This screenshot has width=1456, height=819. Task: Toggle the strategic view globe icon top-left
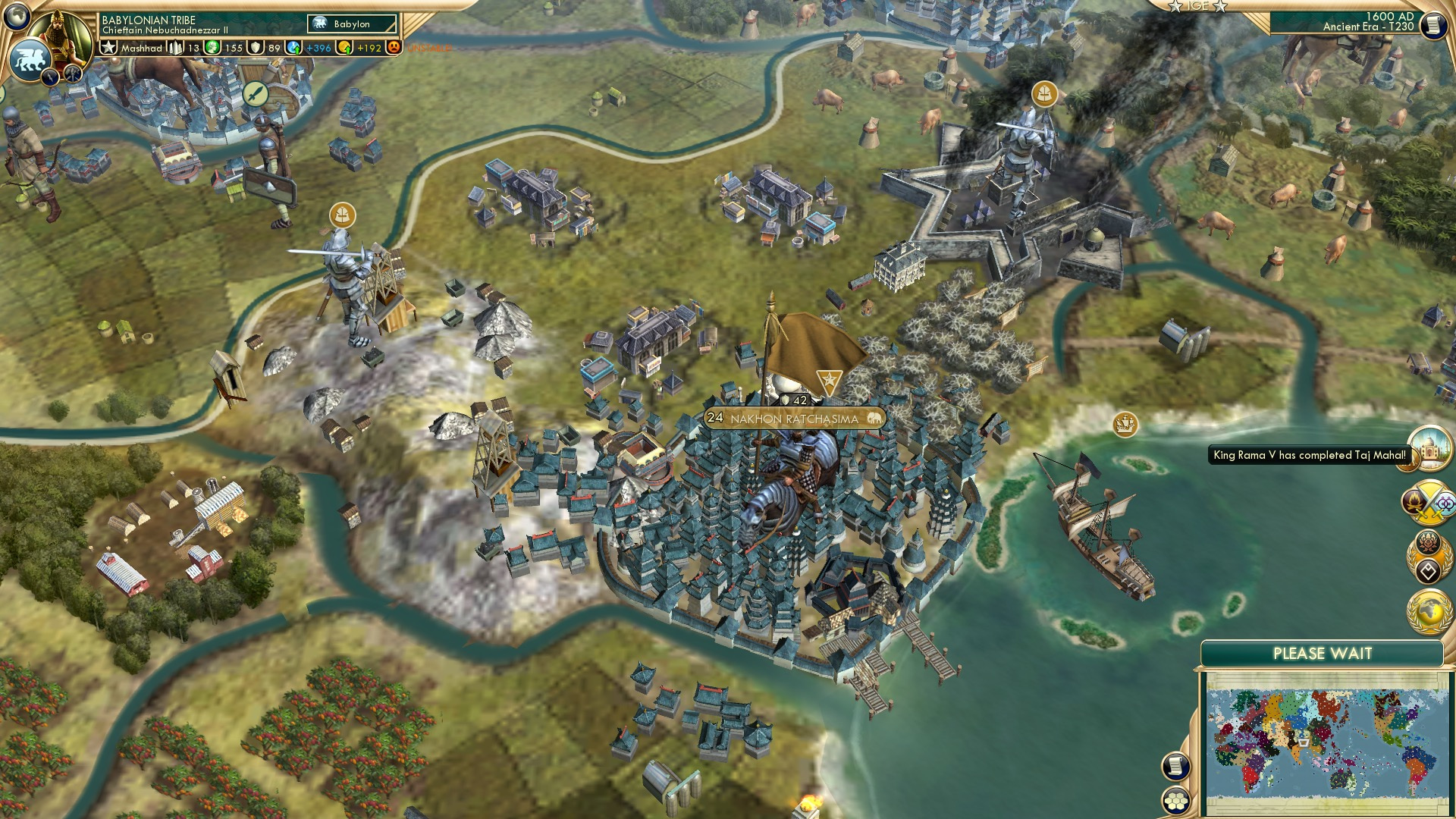(x=17, y=15)
